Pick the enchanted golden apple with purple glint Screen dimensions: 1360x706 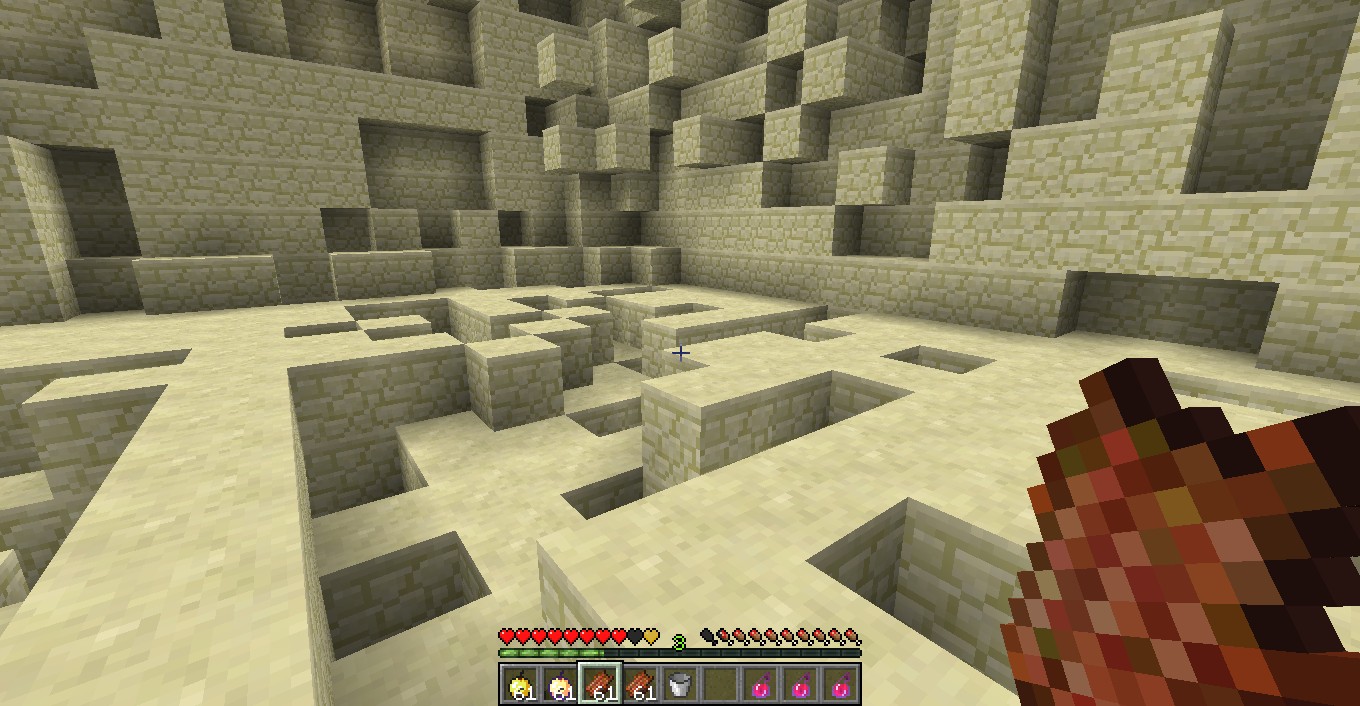[561, 685]
